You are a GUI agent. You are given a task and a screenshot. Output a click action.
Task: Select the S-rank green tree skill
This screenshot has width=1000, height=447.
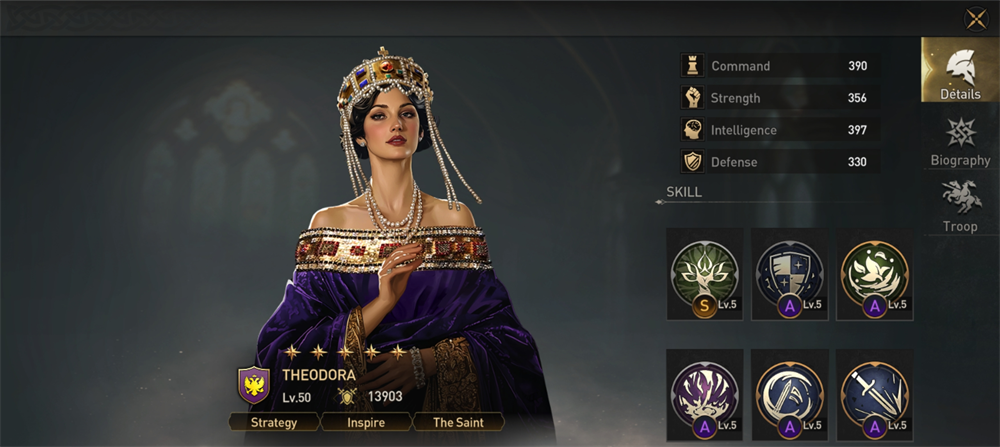[705, 273]
